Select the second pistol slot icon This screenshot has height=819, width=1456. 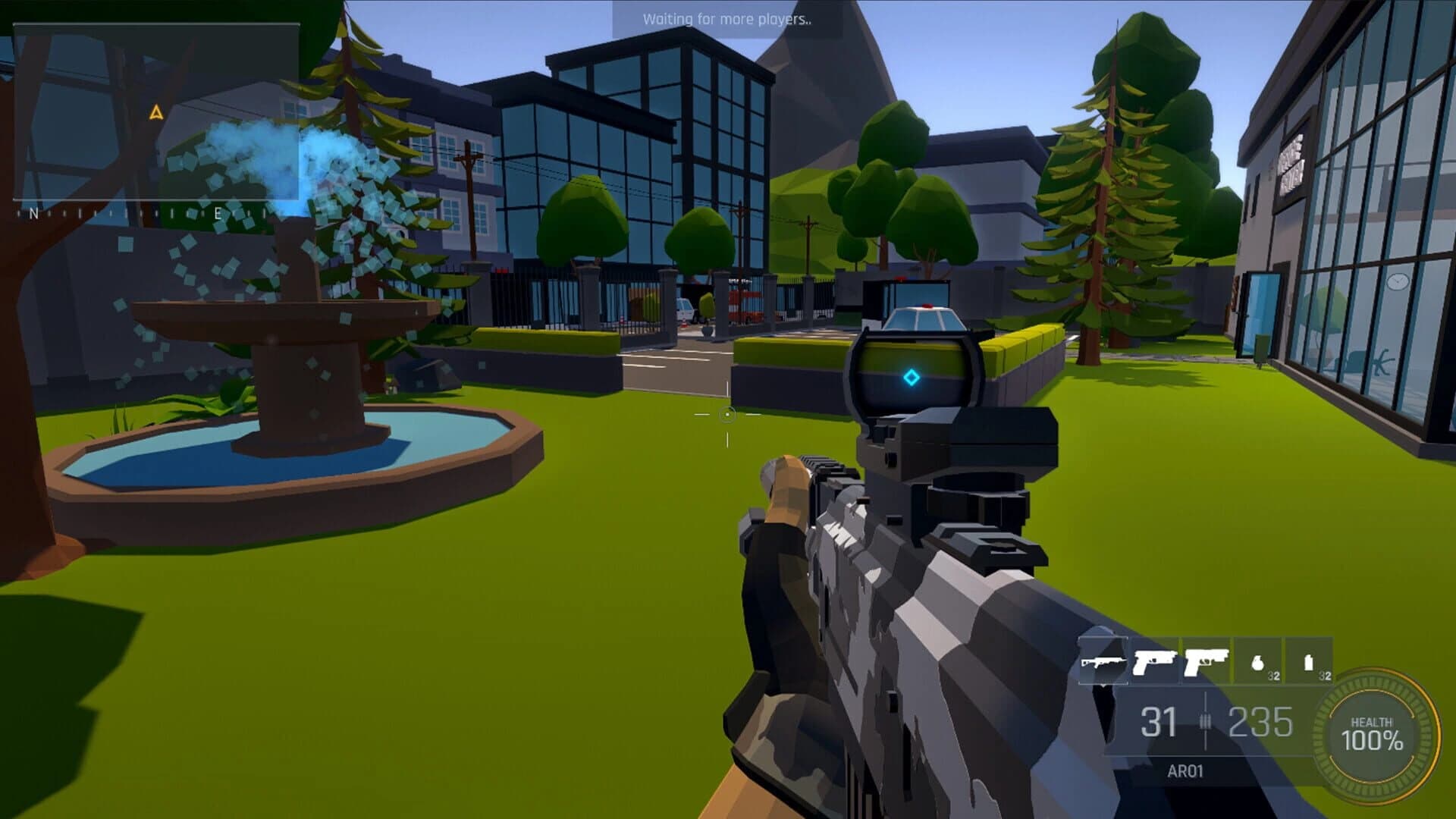(1206, 662)
